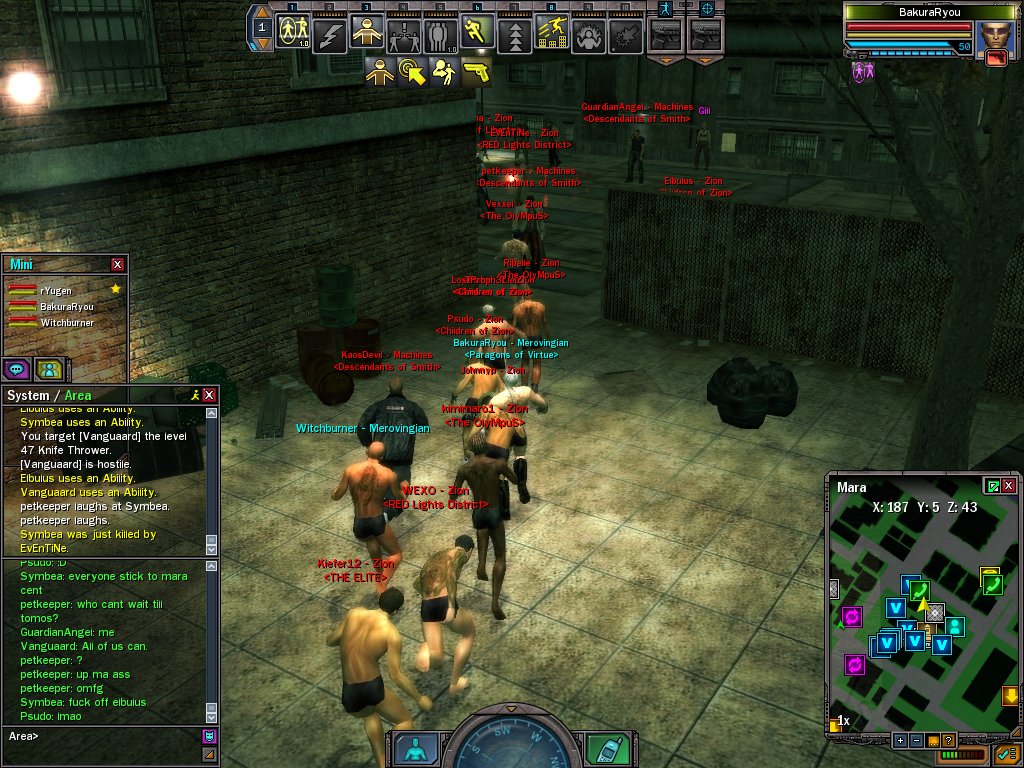This screenshot has height=768, width=1024.
Task: Close the Mini team window
Action: pos(118,264)
